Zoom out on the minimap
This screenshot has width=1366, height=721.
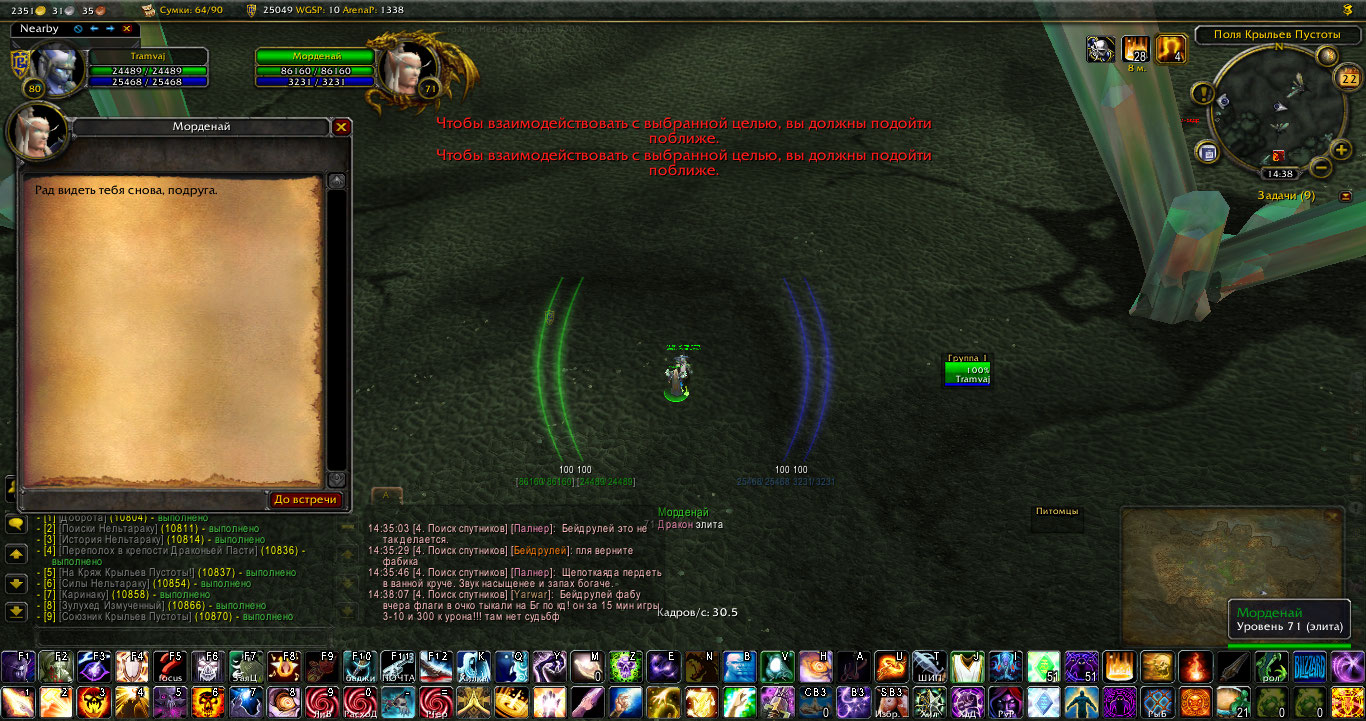pos(1320,166)
